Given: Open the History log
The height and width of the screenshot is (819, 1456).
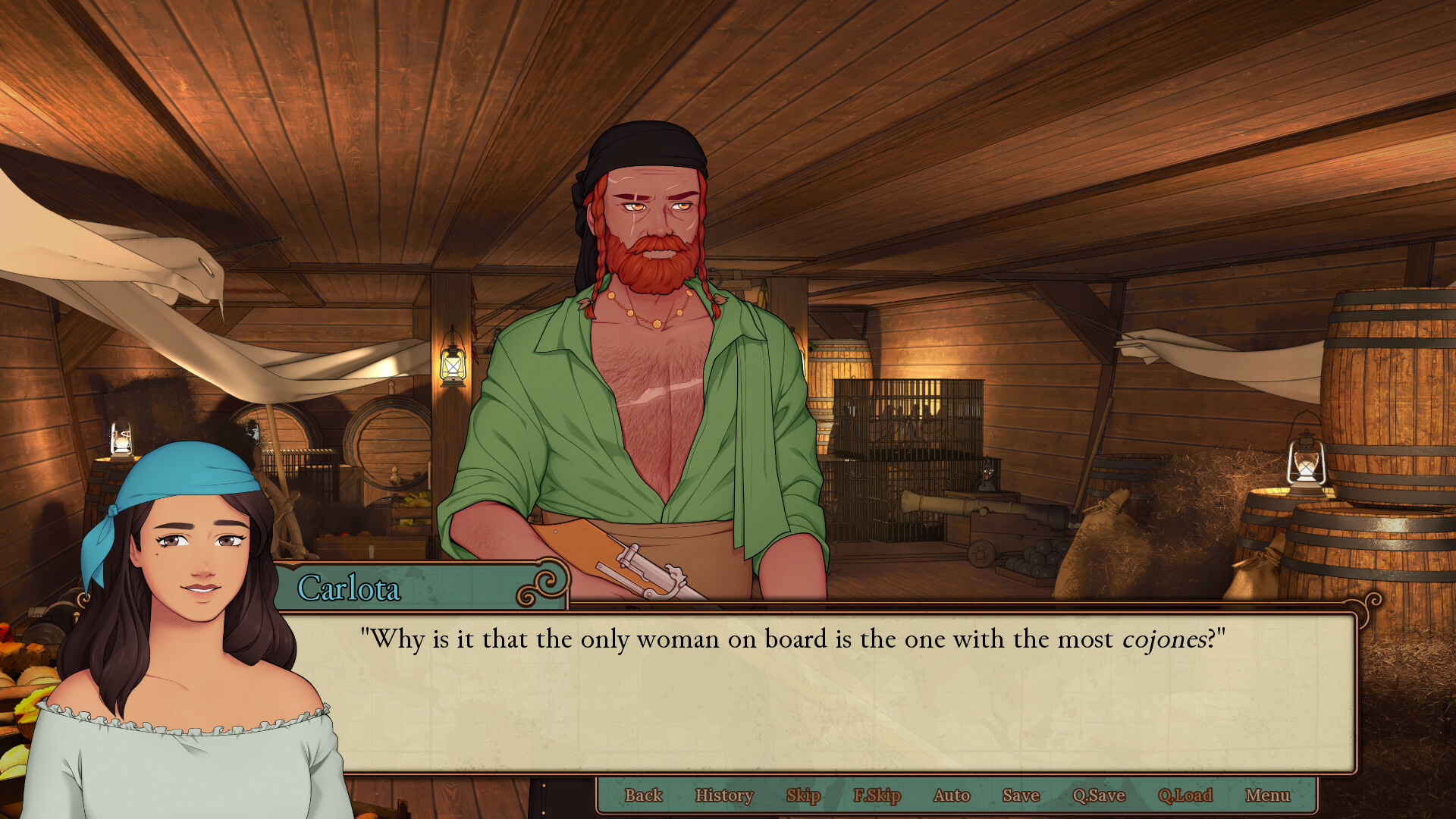Looking at the screenshot, I should click(723, 795).
